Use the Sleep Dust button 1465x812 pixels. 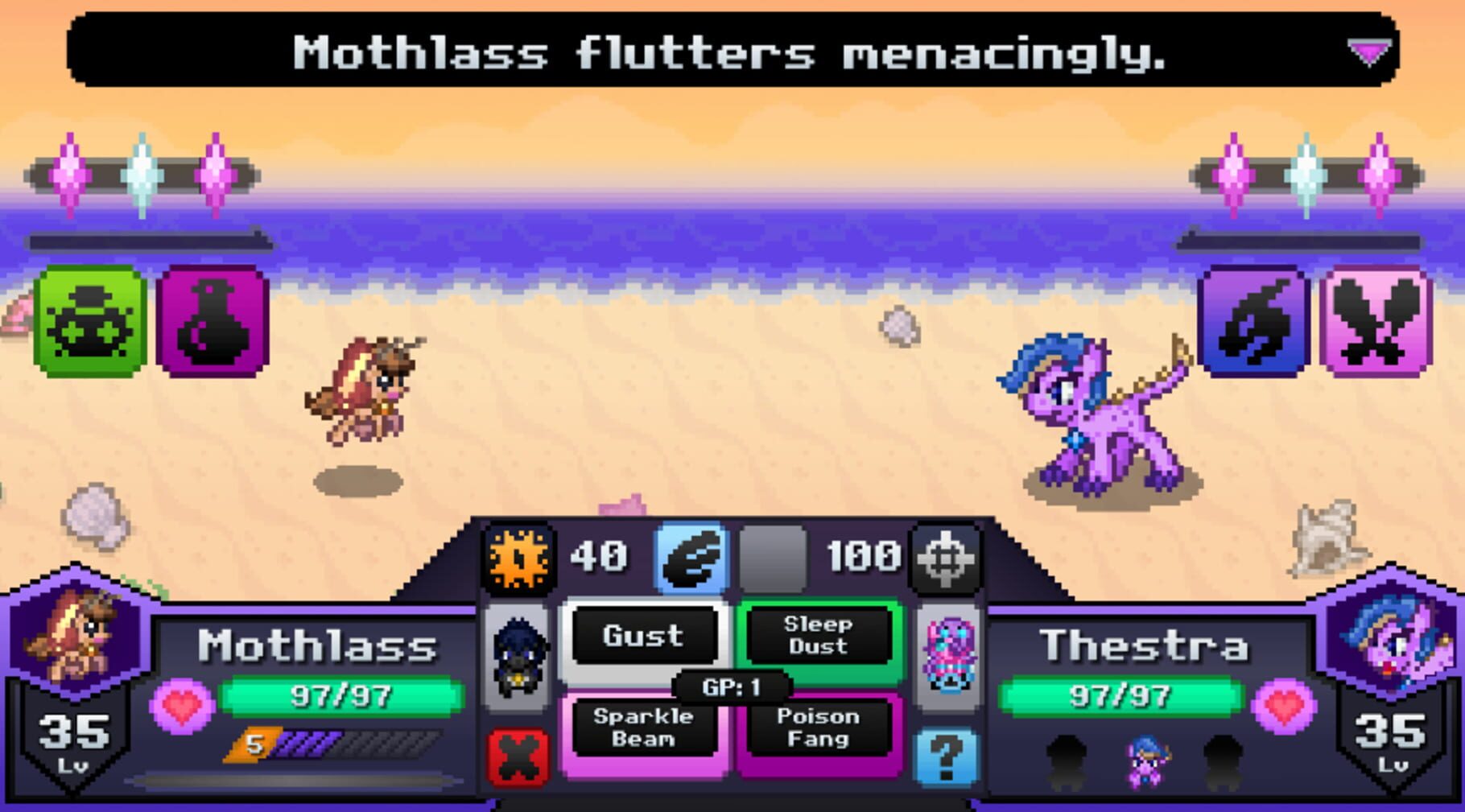(x=821, y=636)
